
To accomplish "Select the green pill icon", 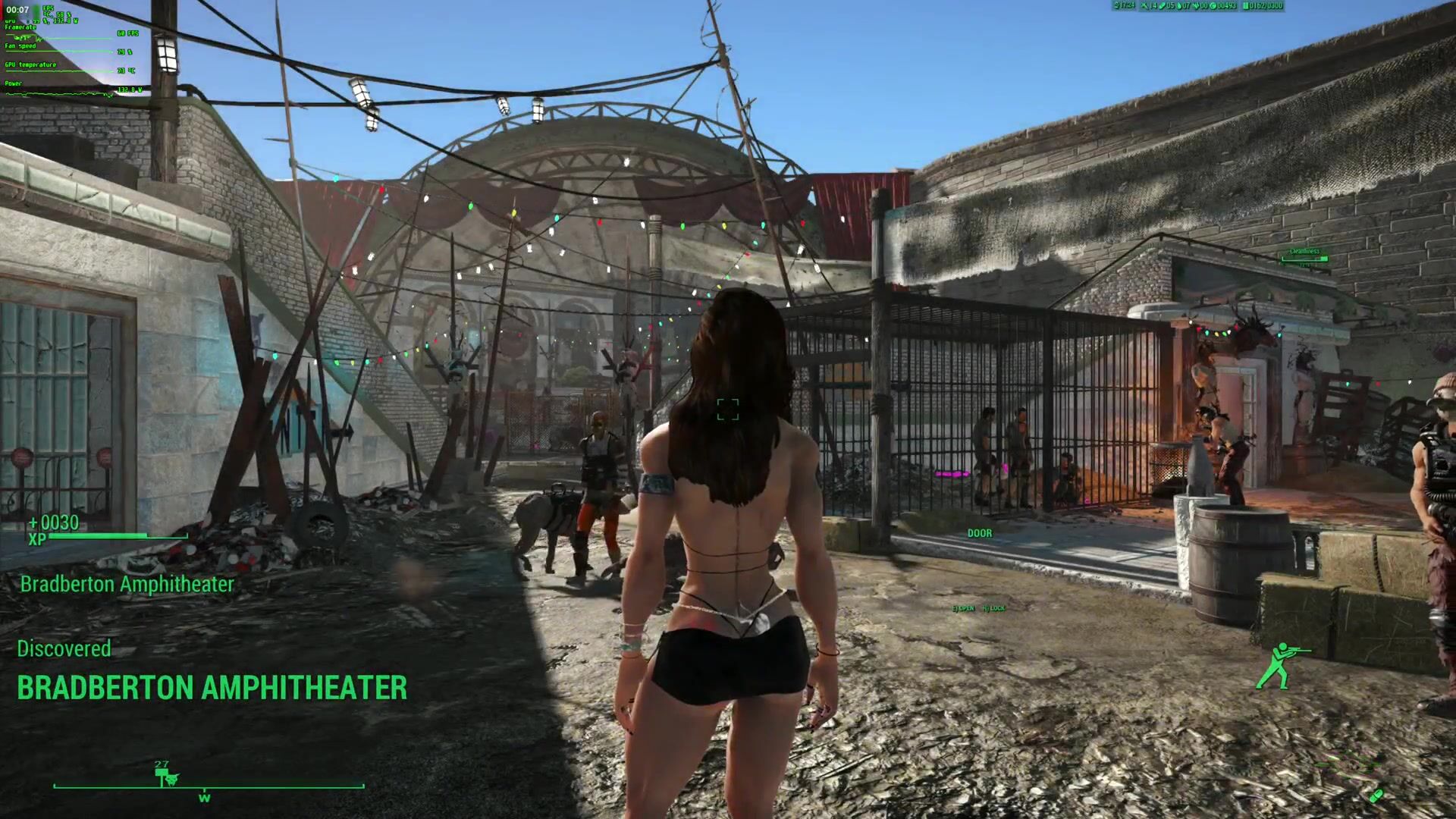I will [1376, 795].
